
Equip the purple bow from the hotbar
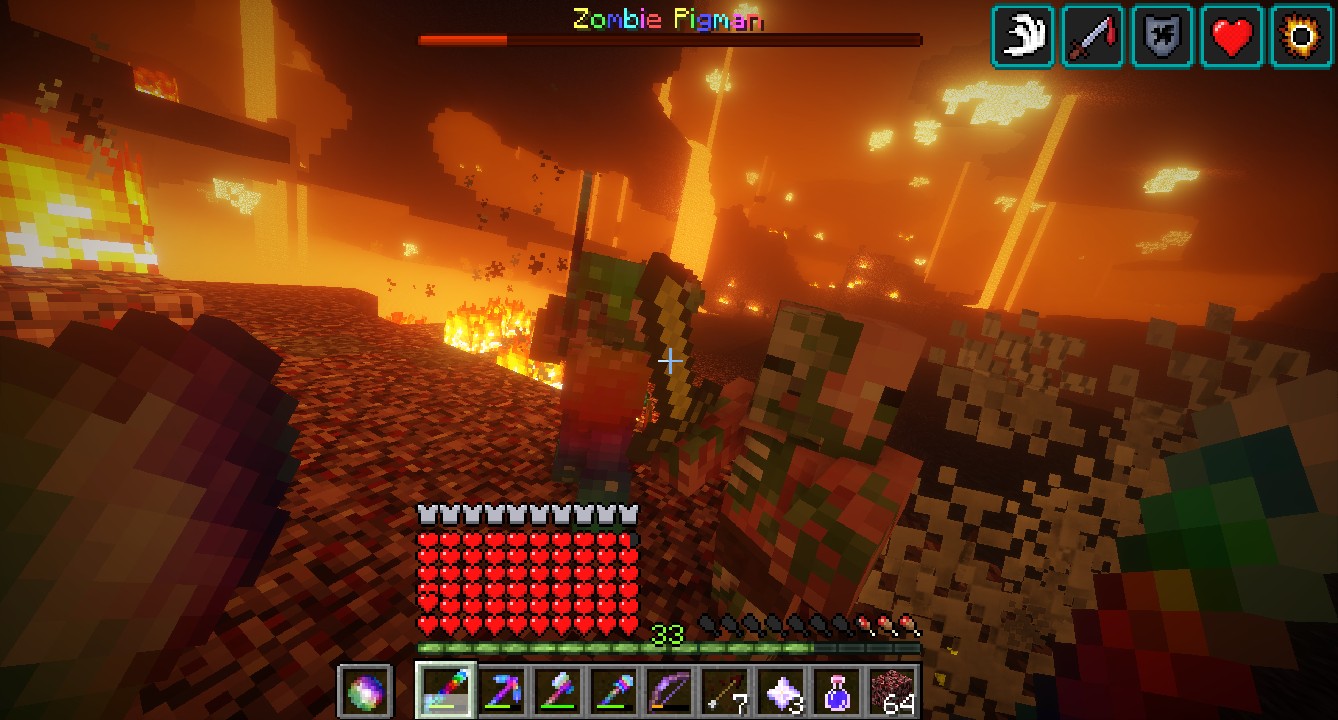[x=668, y=690]
